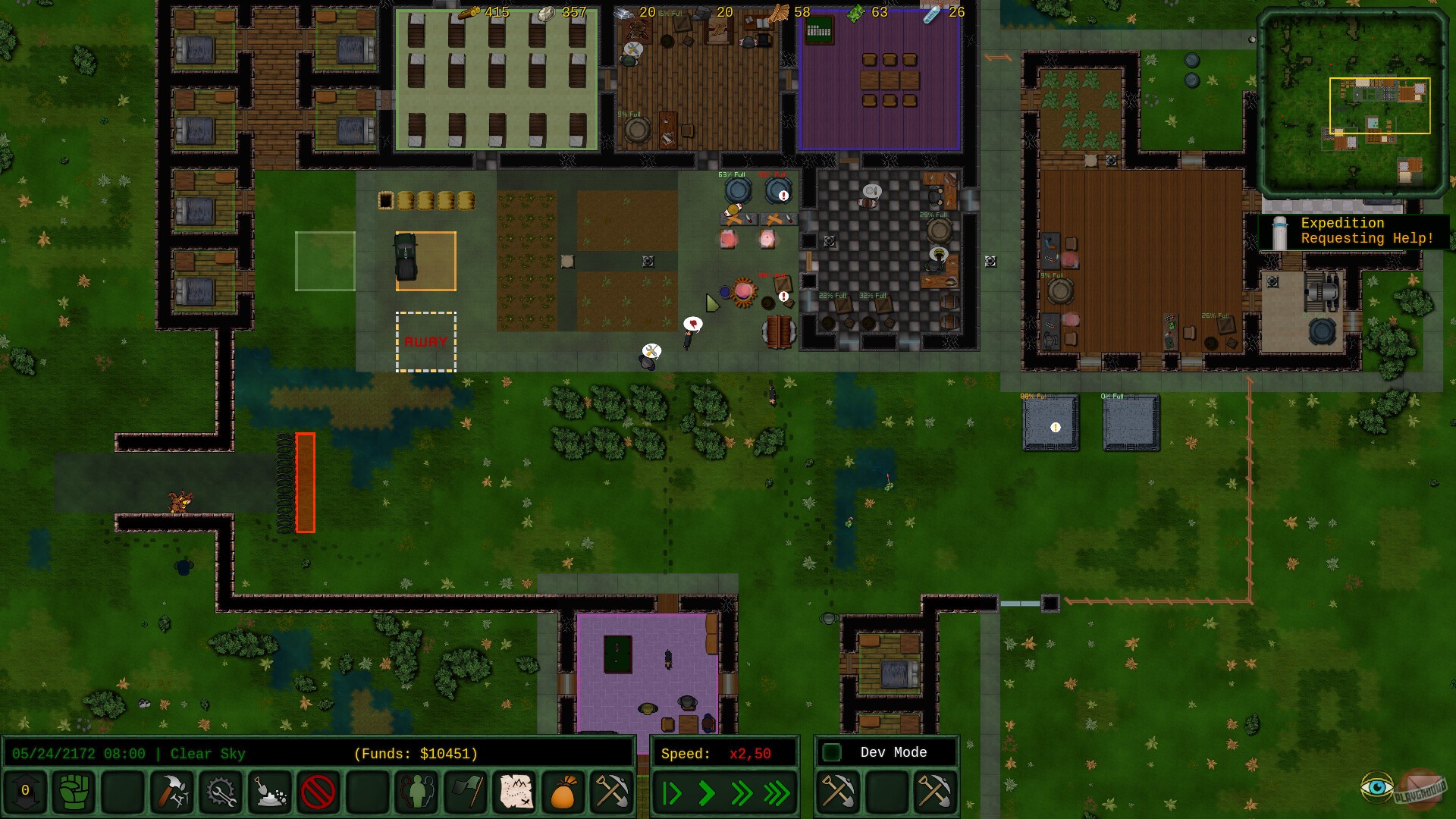The height and width of the screenshot is (819, 1456).
Task: Open the expedition treasure map icon
Action: click(x=514, y=792)
